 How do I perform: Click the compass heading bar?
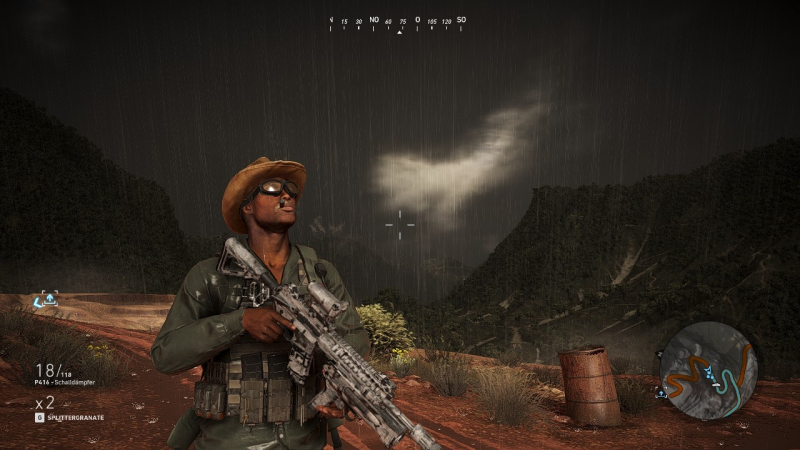(x=398, y=21)
